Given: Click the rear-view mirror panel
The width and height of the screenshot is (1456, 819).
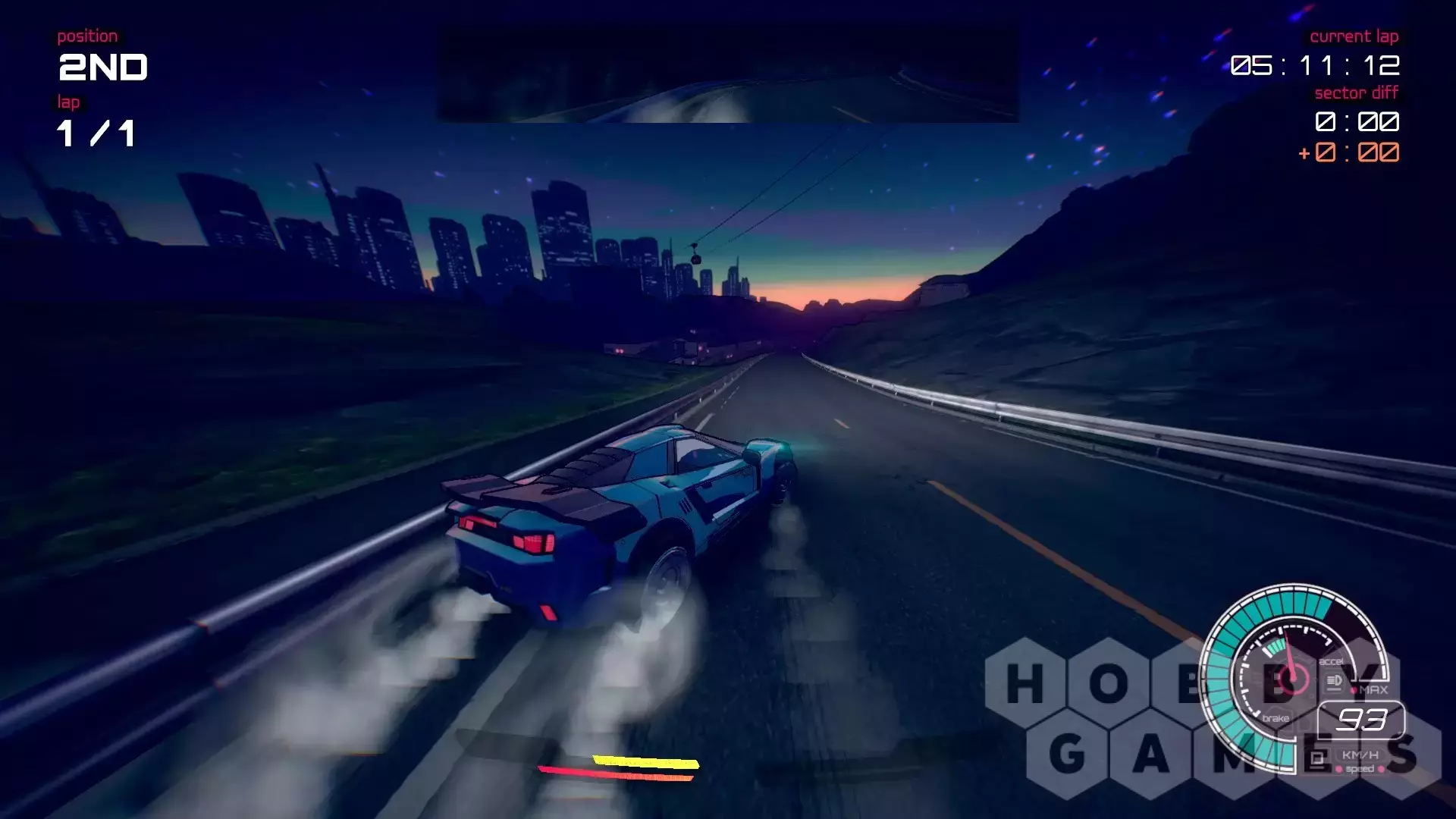Looking at the screenshot, I should tap(728, 74).
